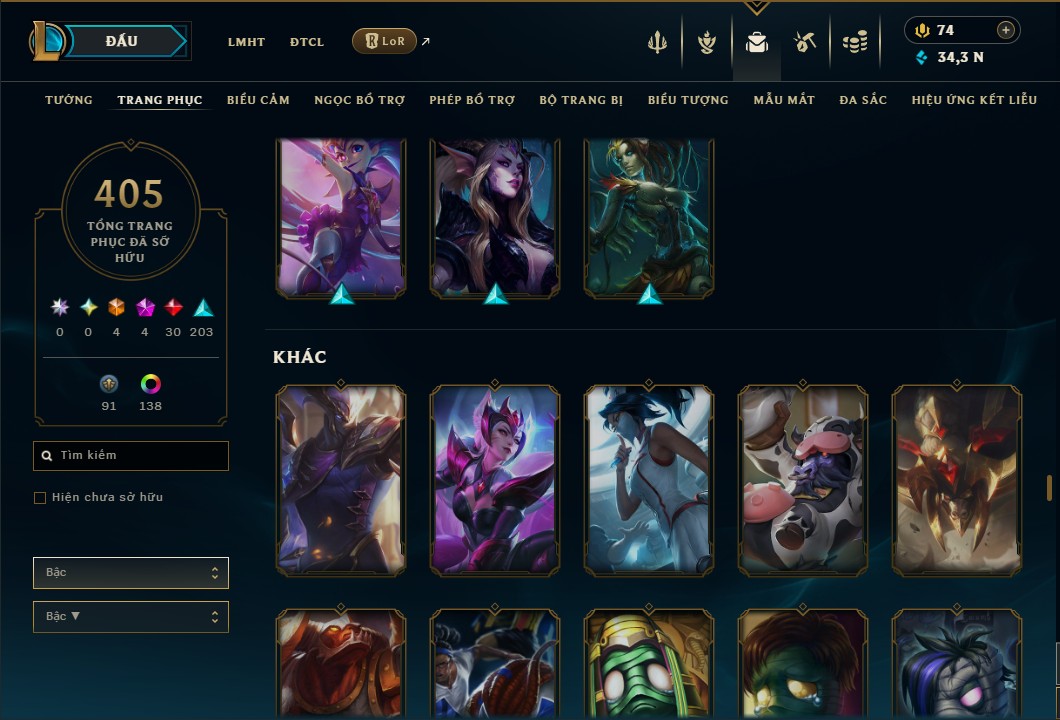Screen dimensions: 1060x720
Task: Open the LMHT menu entry
Action: coord(246,42)
